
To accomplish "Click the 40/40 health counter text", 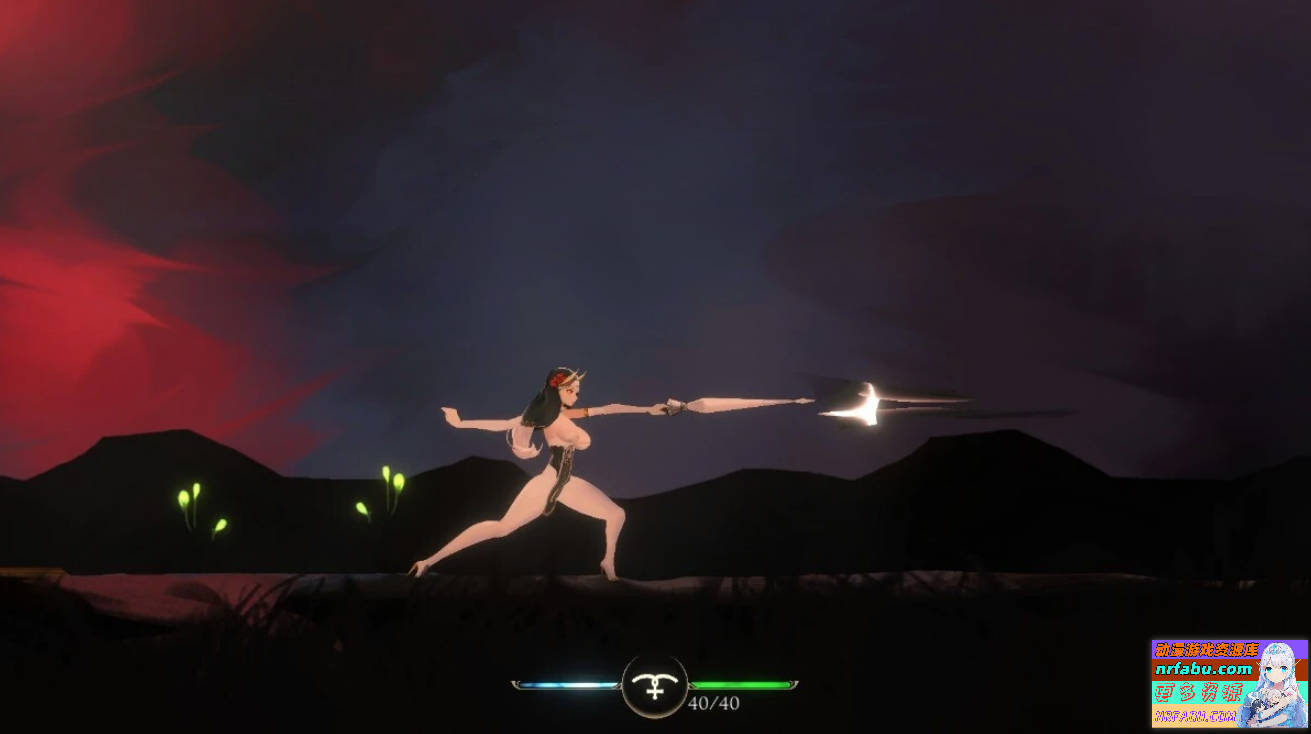I will click(x=714, y=703).
